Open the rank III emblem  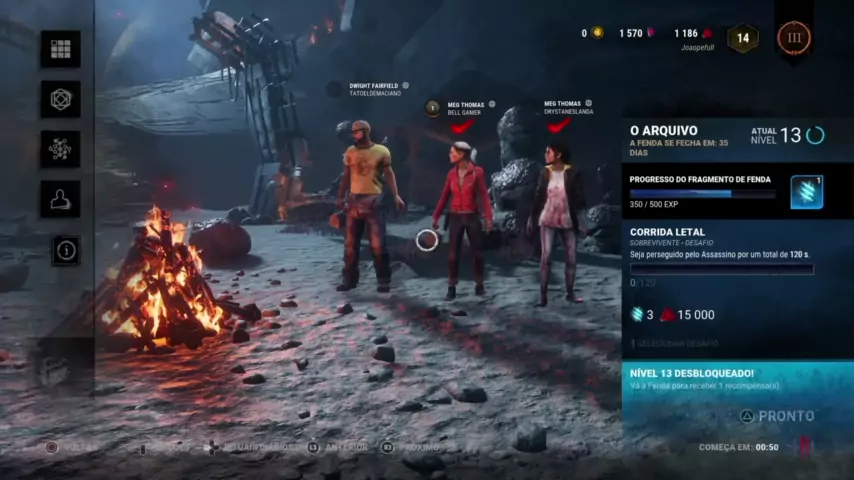794,38
